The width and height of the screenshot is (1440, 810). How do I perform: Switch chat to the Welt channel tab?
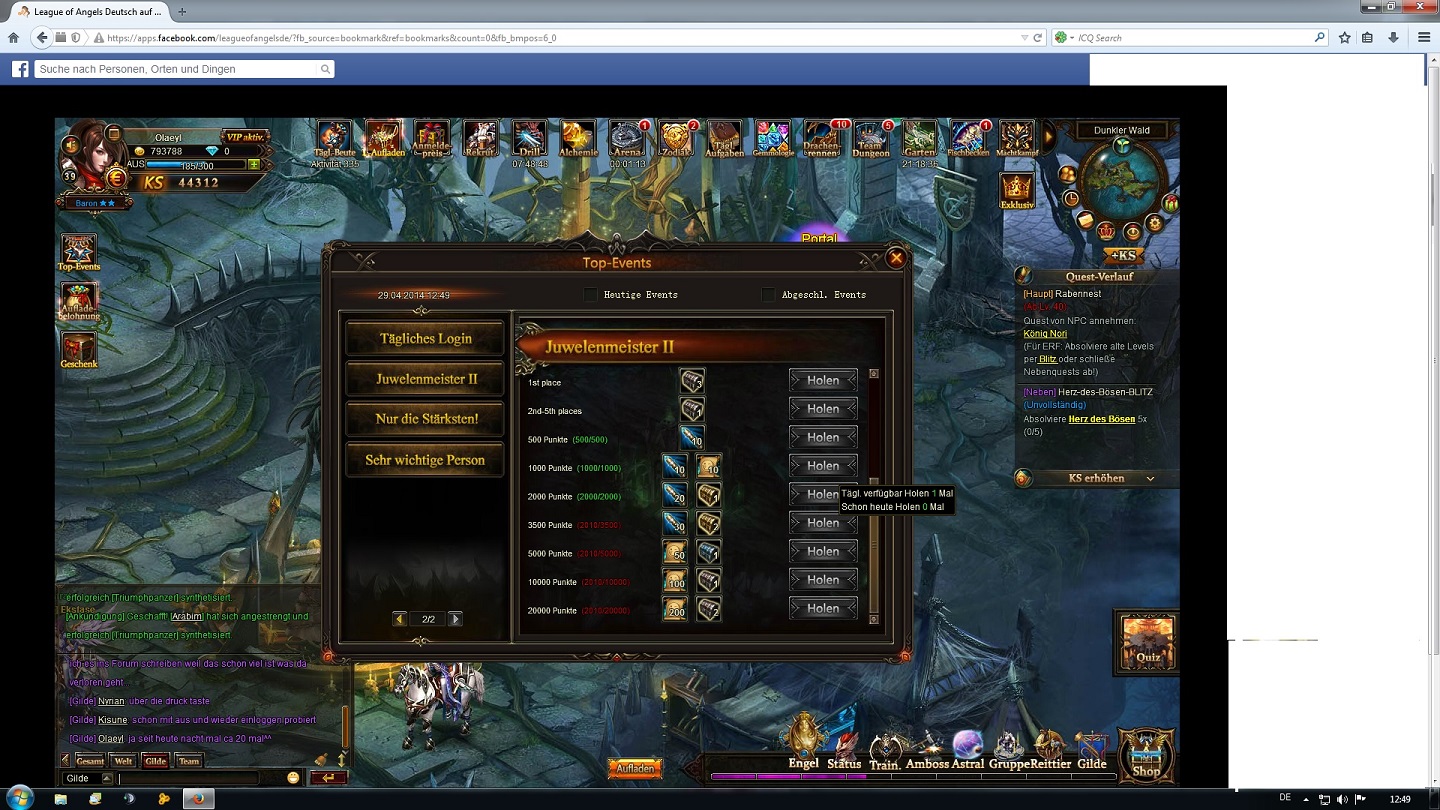[123, 761]
